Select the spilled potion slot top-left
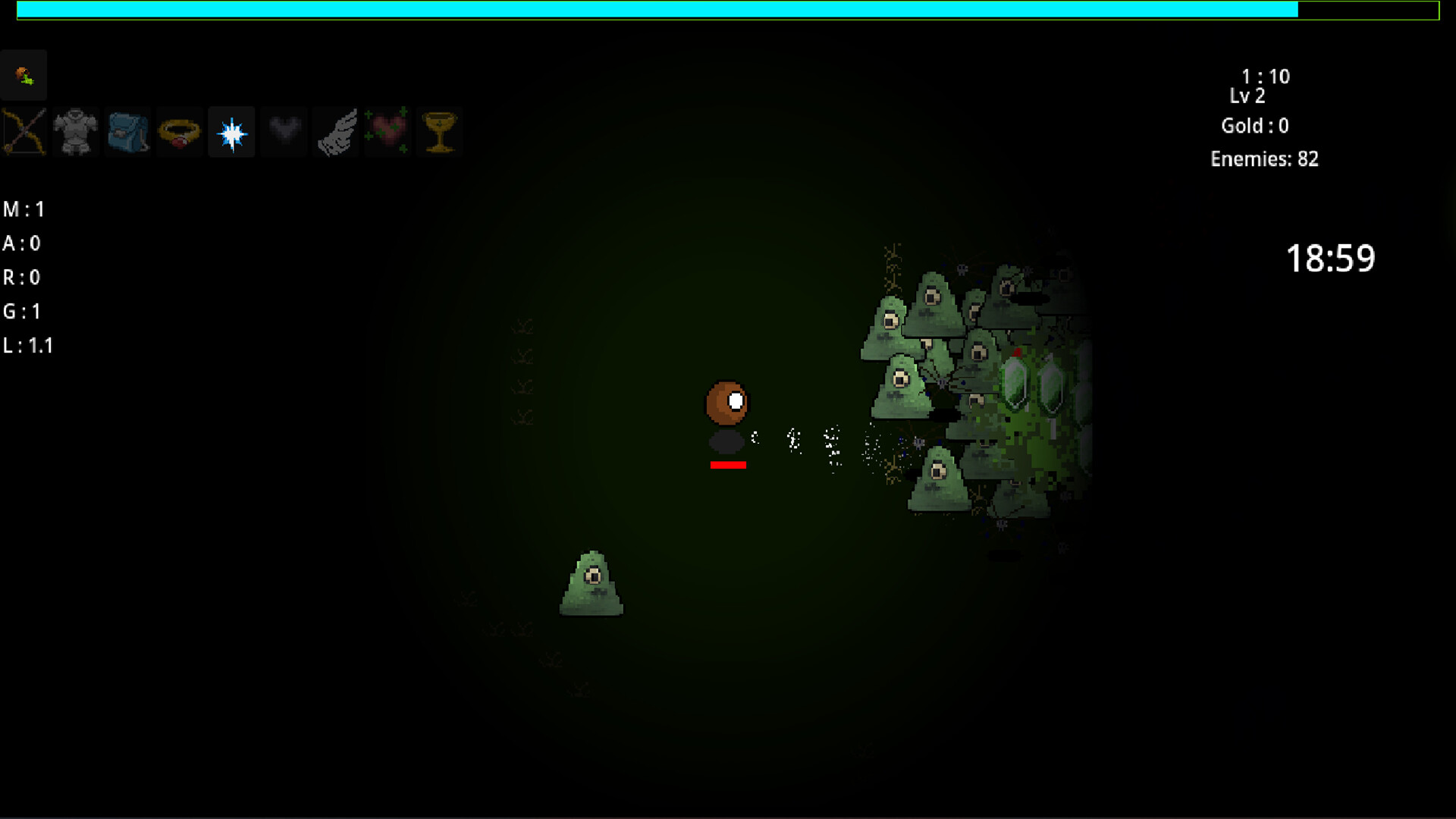The height and width of the screenshot is (819, 1456). click(24, 74)
